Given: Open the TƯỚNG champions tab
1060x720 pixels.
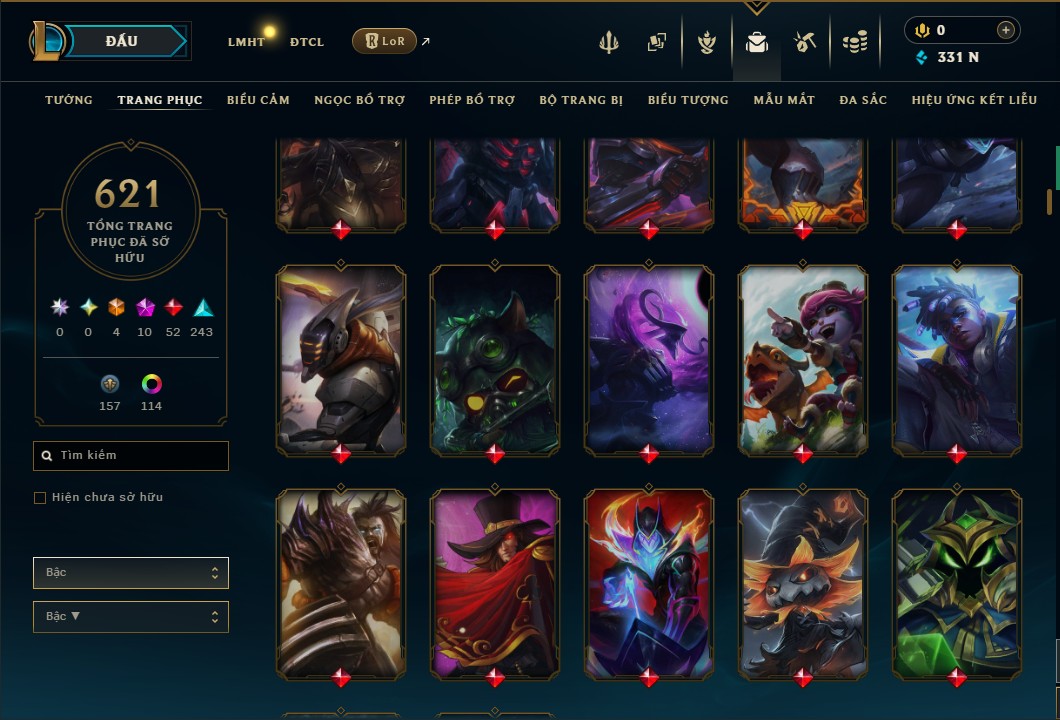Looking at the screenshot, I should tap(69, 100).
